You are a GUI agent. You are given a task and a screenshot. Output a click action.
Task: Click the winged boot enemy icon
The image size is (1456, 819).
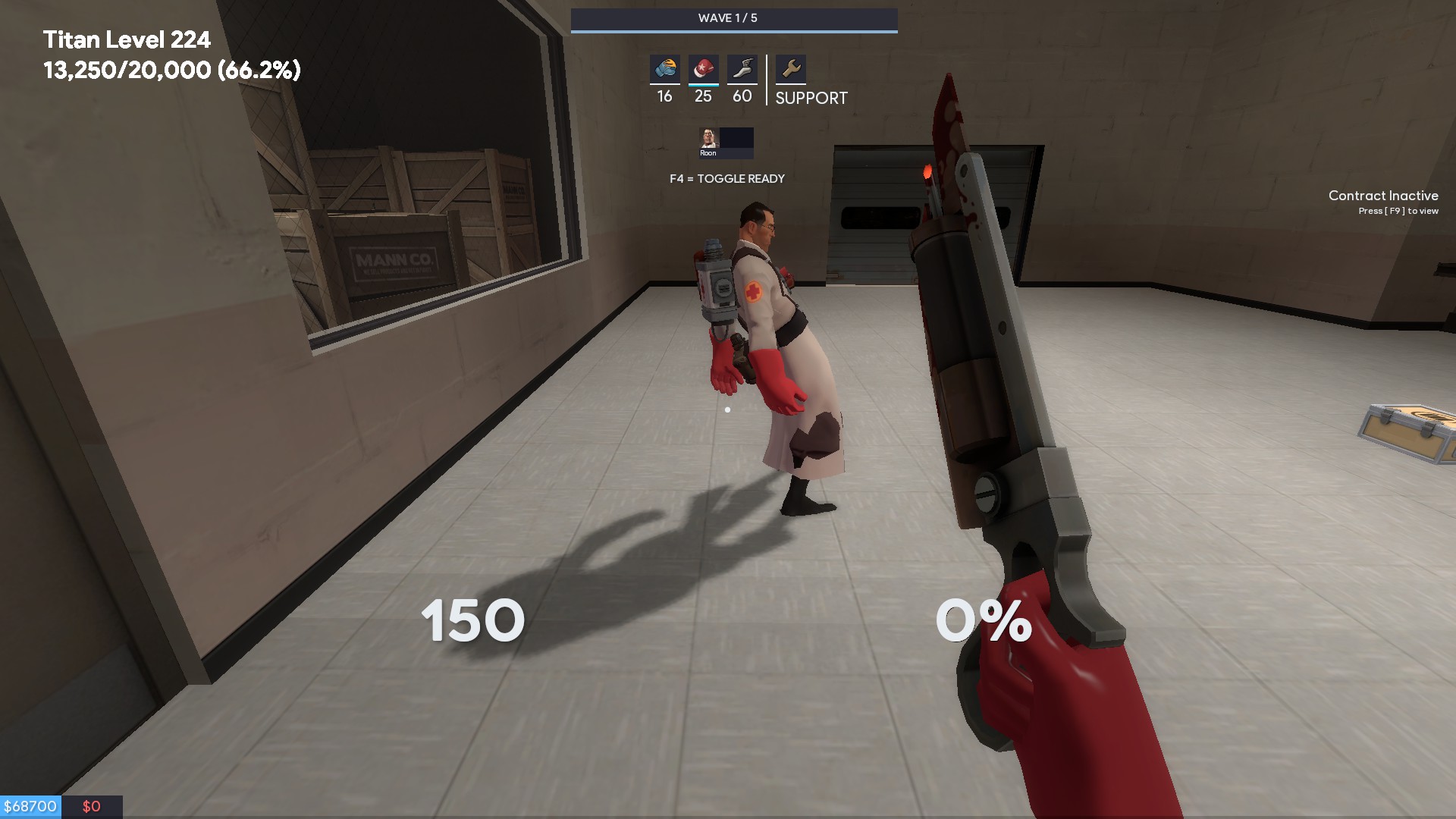tap(742, 69)
